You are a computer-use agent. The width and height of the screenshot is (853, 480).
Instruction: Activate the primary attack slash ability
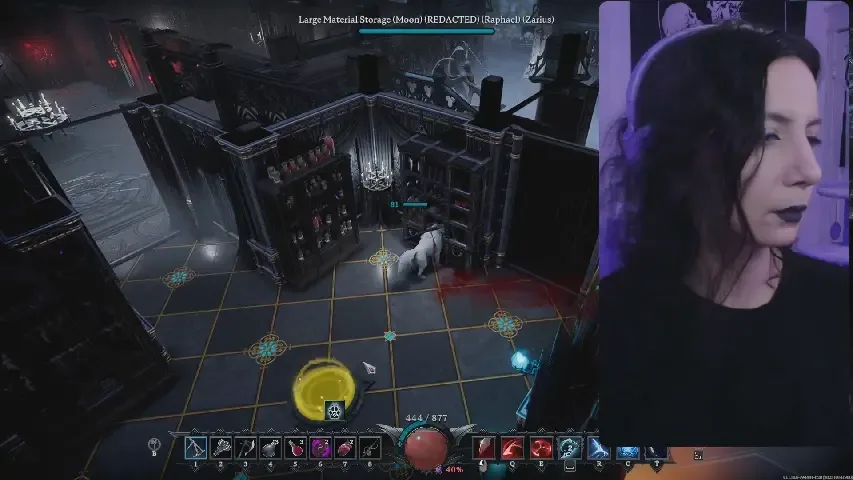(x=484, y=448)
